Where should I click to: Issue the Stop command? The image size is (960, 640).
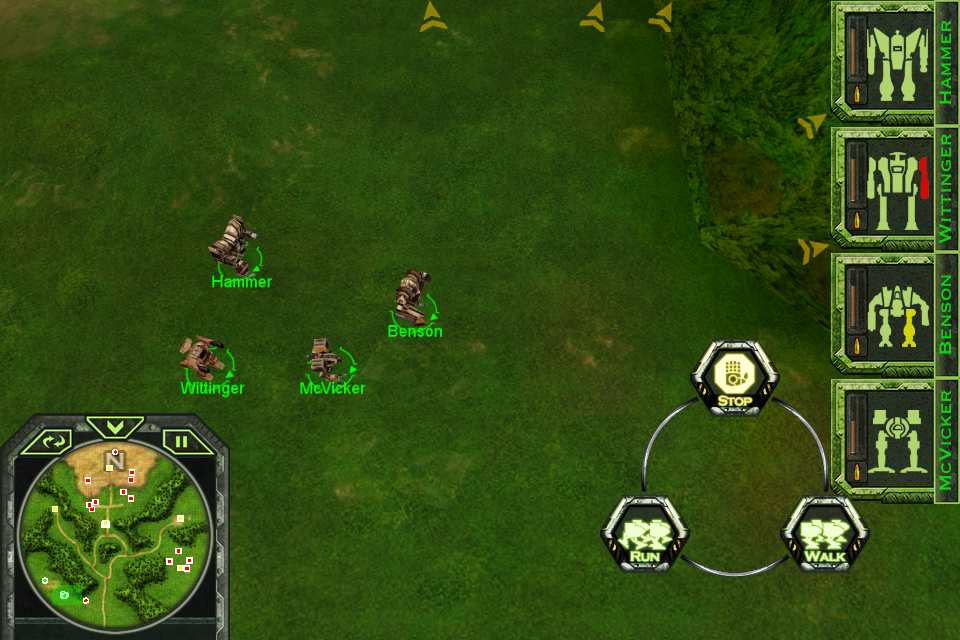(734, 378)
